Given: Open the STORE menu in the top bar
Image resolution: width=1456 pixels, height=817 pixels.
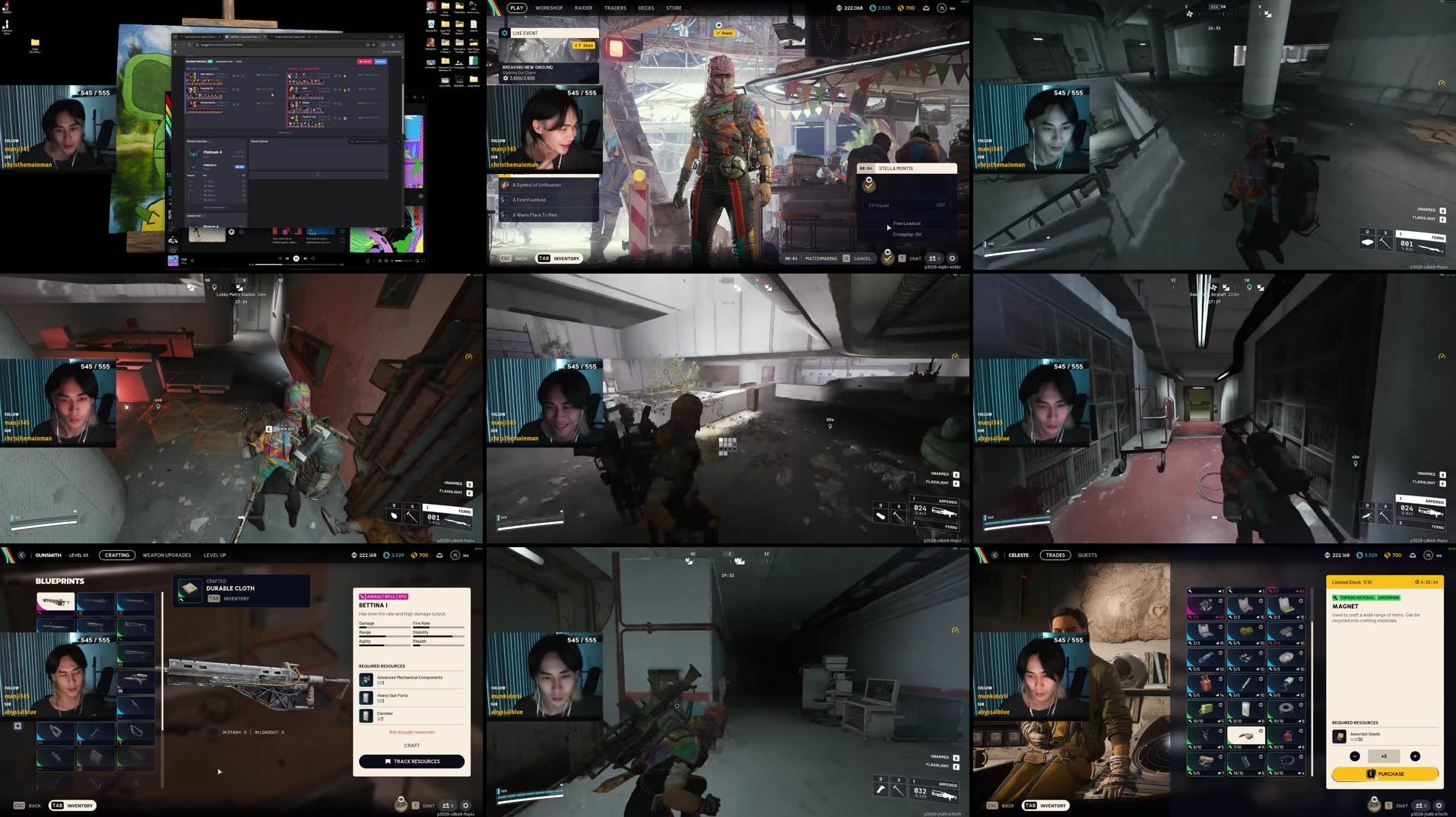Looking at the screenshot, I should click(673, 8).
